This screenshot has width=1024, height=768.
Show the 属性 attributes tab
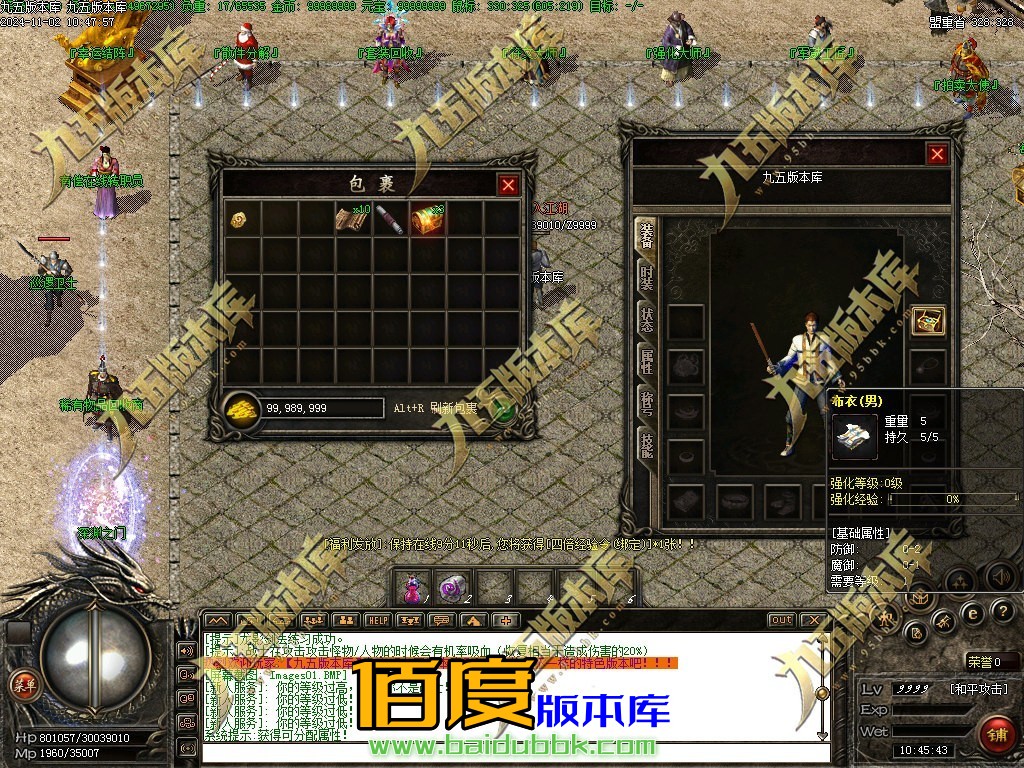pyautogui.click(x=646, y=360)
